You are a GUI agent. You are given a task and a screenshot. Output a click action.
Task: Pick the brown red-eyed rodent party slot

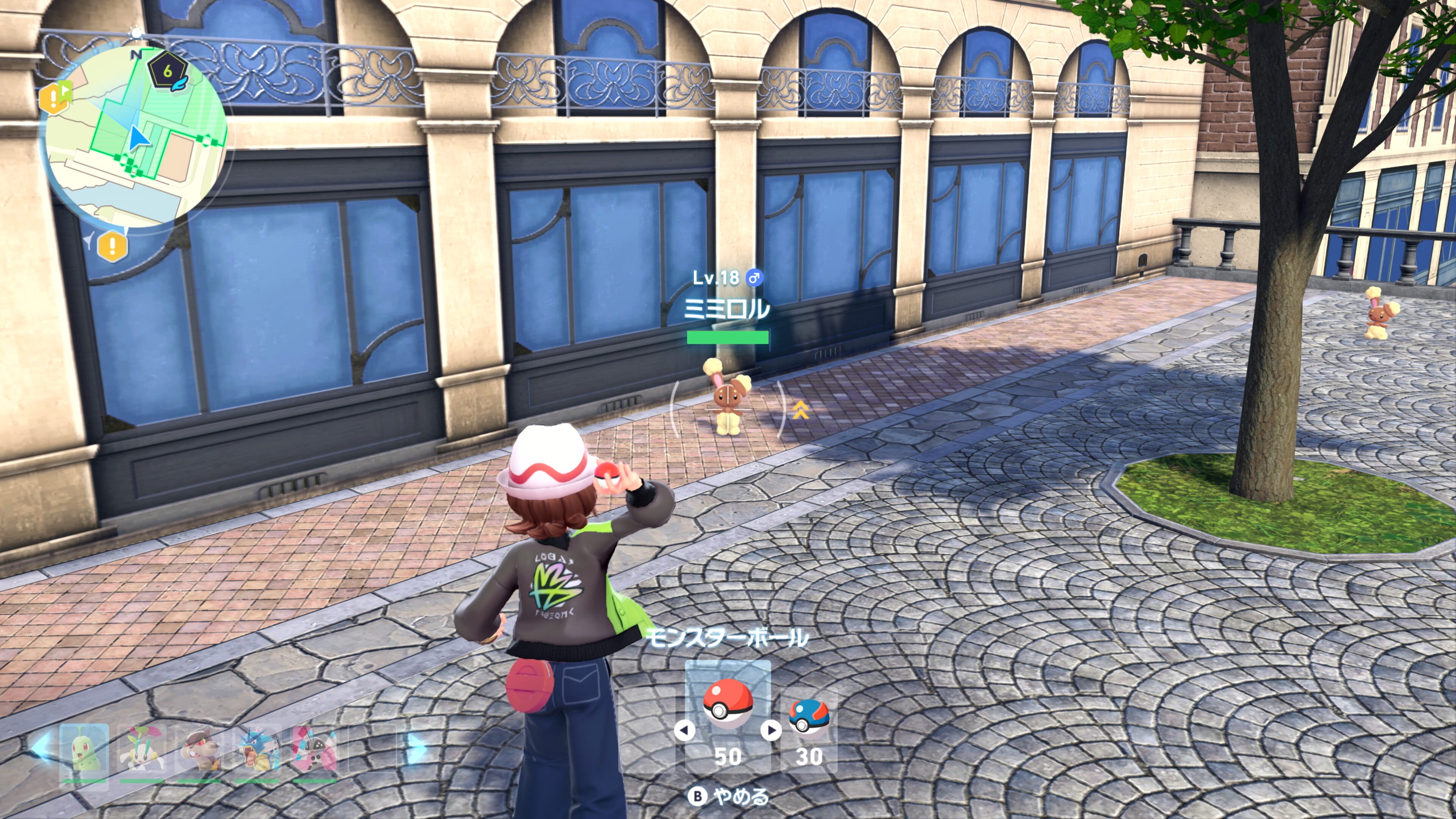coord(199,751)
